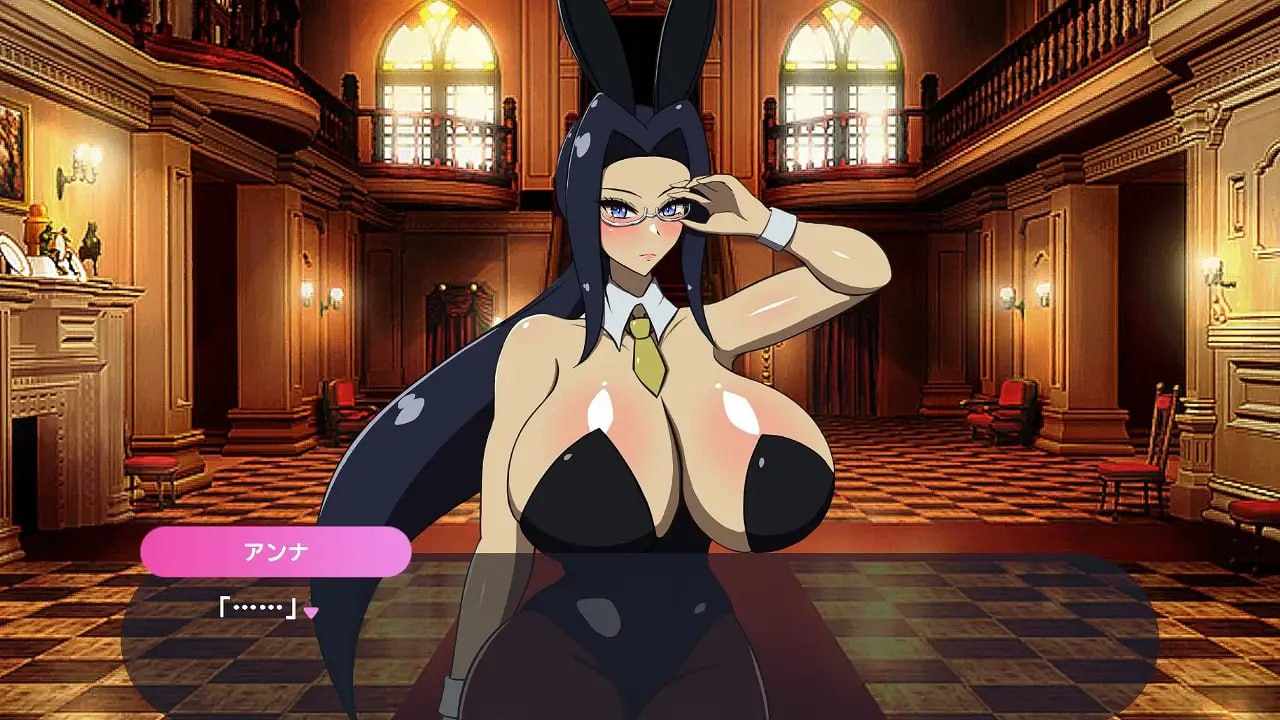Image resolution: width=1280 pixels, height=720 pixels.
Task: Click the アンナ name plate
Action: pos(275,552)
